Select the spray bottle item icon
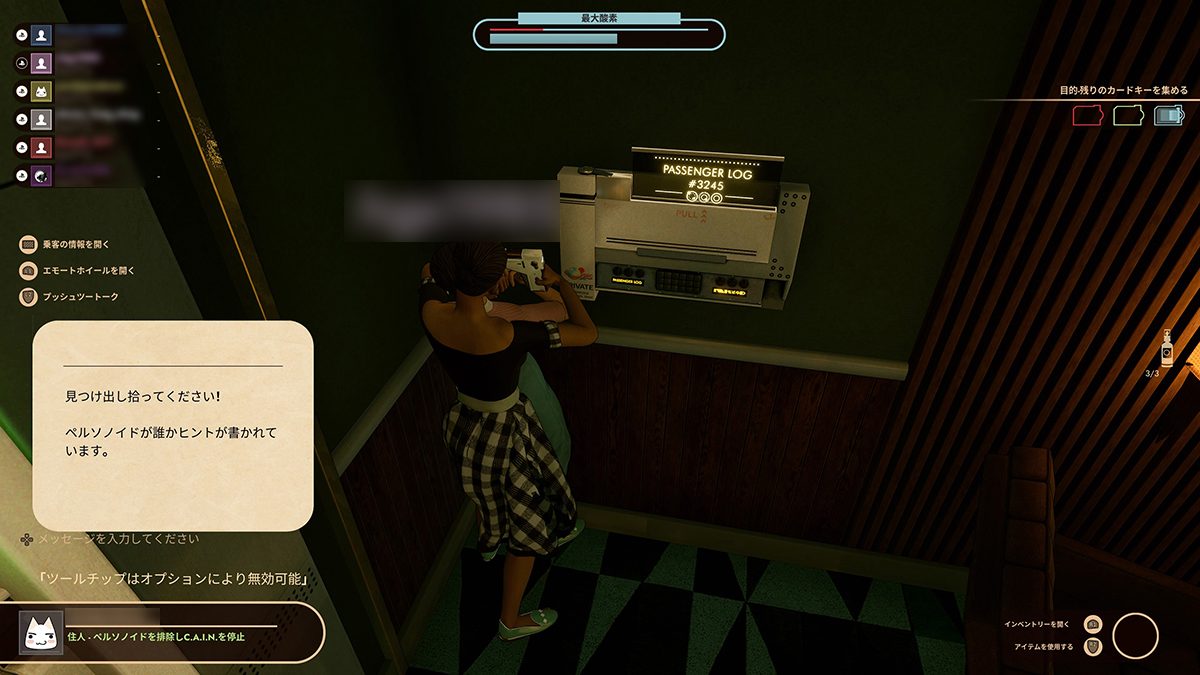This screenshot has height=675, width=1200. tap(1166, 351)
